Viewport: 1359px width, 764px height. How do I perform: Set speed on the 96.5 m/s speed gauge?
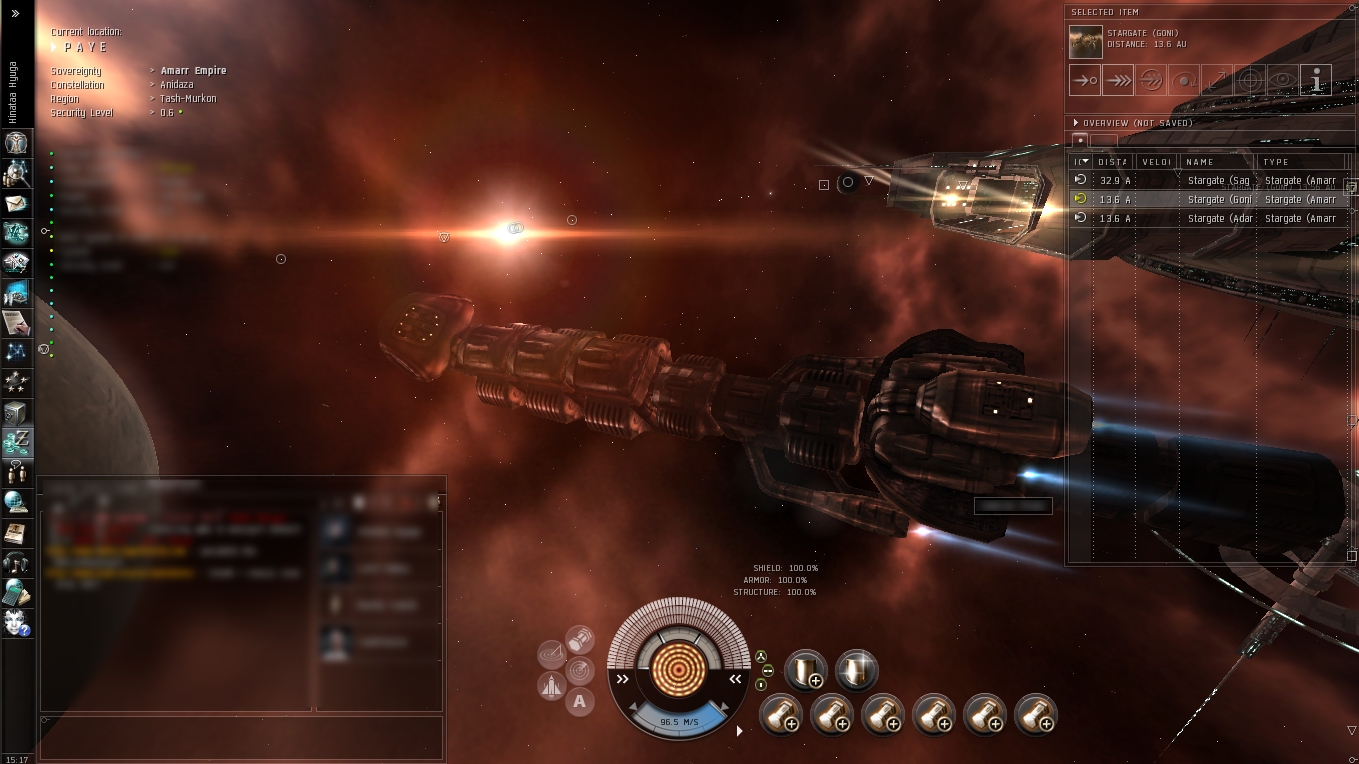point(679,719)
